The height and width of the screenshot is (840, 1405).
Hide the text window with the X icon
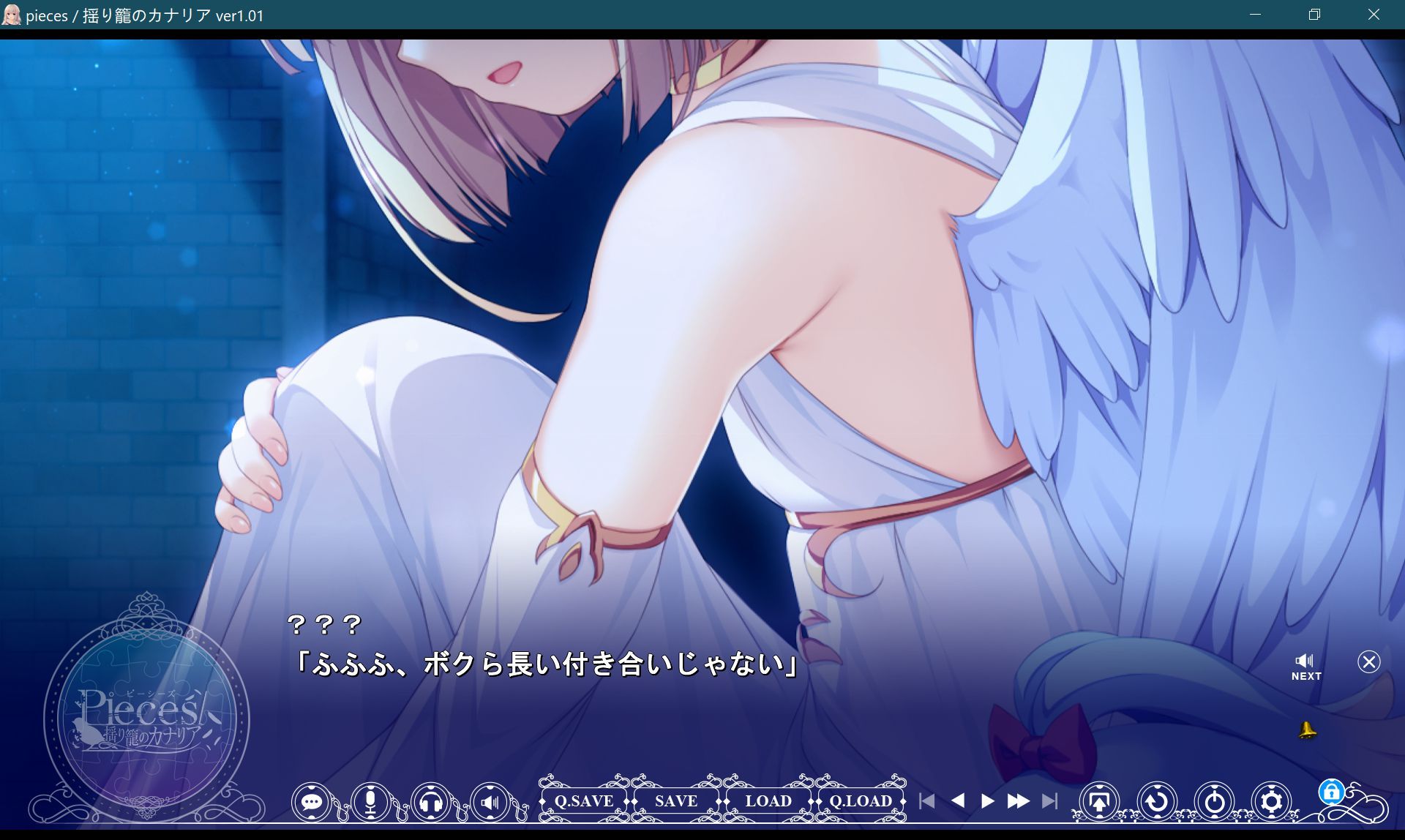click(1369, 662)
